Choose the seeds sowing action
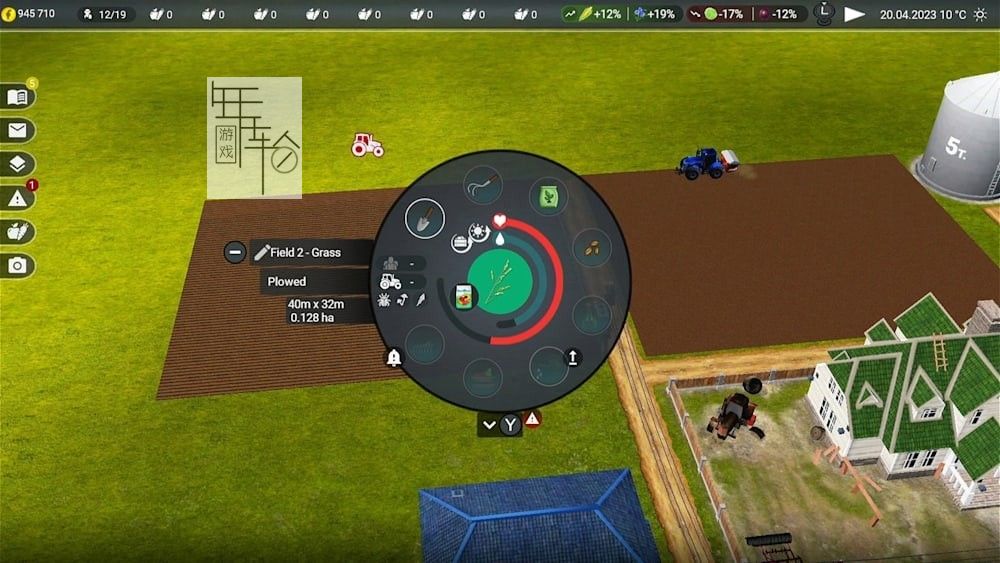1000x563 pixels. pyautogui.click(x=591, y=248)
